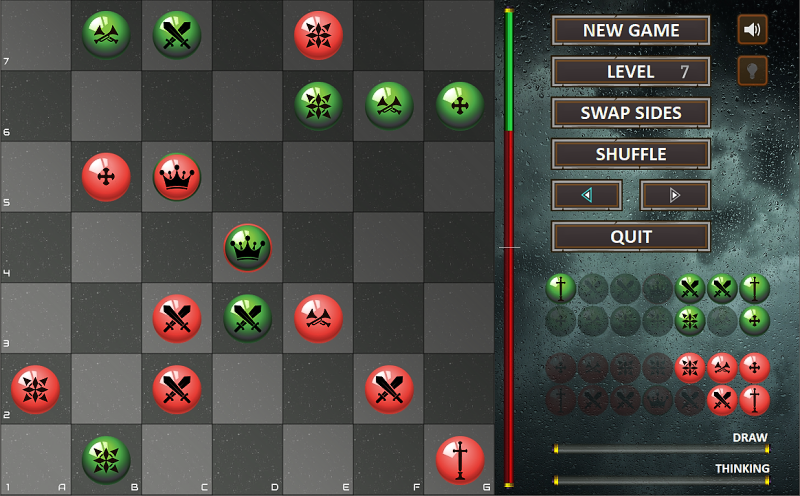Choose the red piece on E7
Image resolution: width=800 pixels, height=496 pixels.
click(319, 35)
